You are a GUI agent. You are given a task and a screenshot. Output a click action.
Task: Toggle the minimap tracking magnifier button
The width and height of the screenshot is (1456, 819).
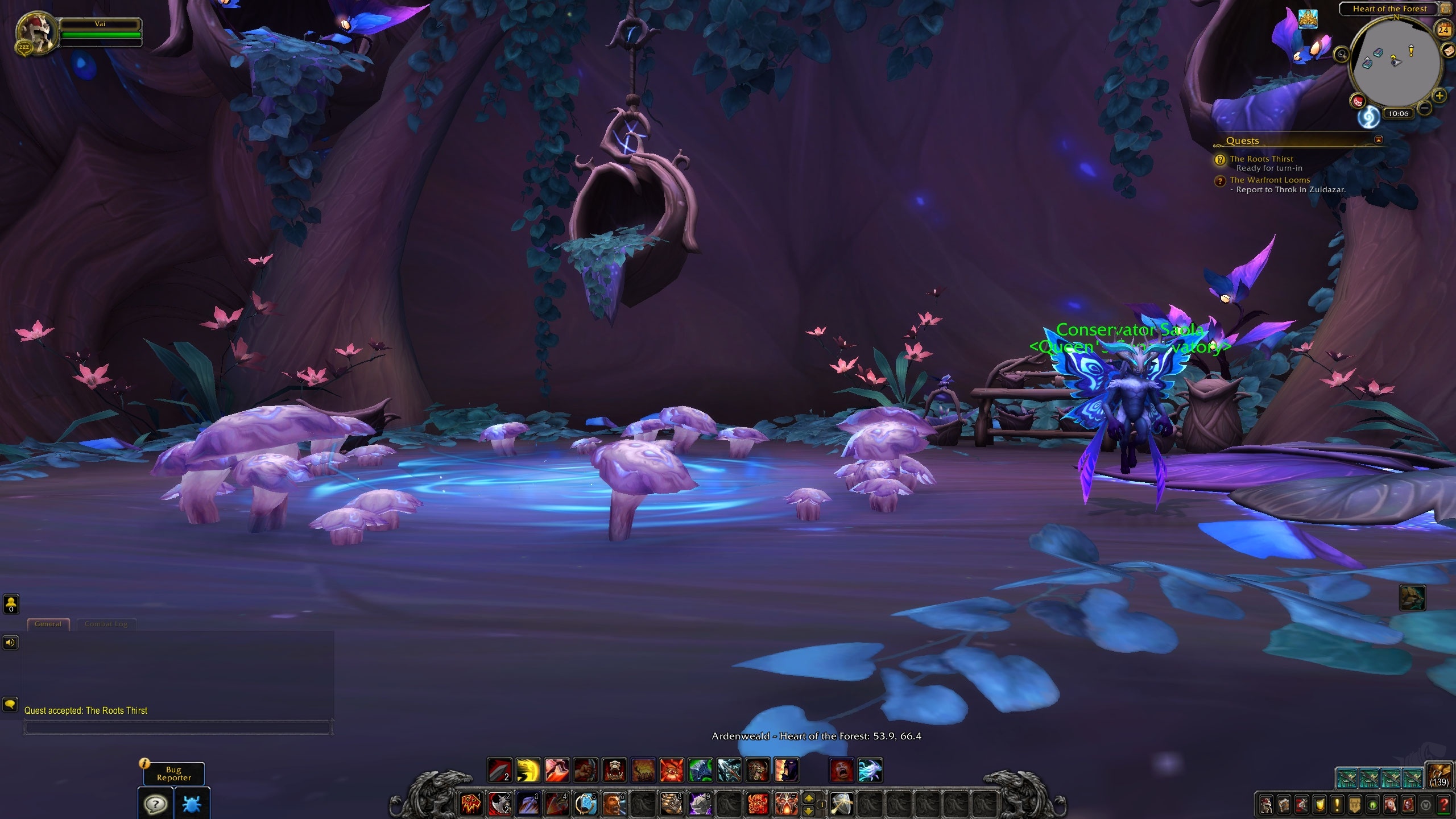[x=1342, y=55]
